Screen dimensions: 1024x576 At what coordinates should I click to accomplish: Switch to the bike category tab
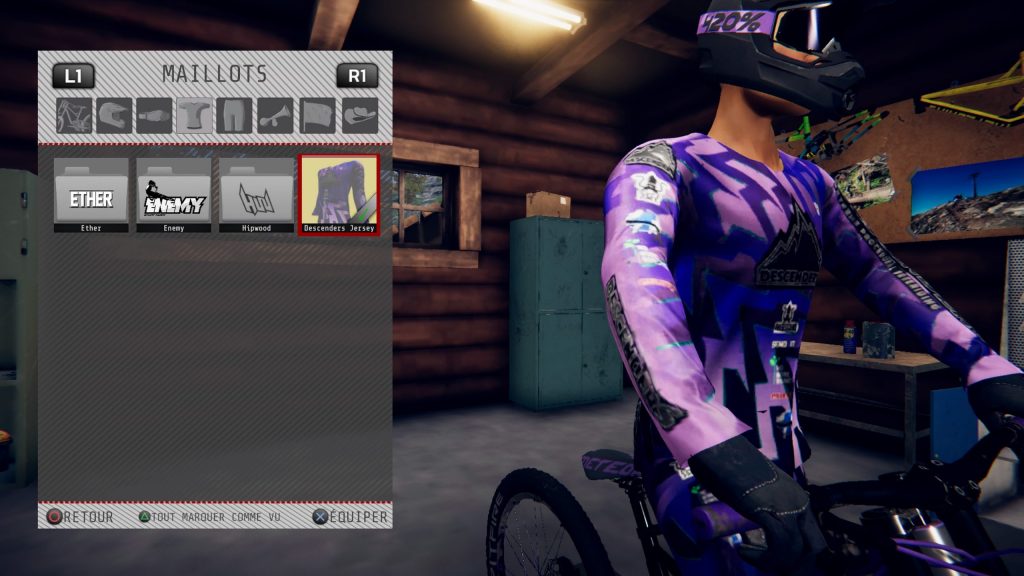(74, 115)
